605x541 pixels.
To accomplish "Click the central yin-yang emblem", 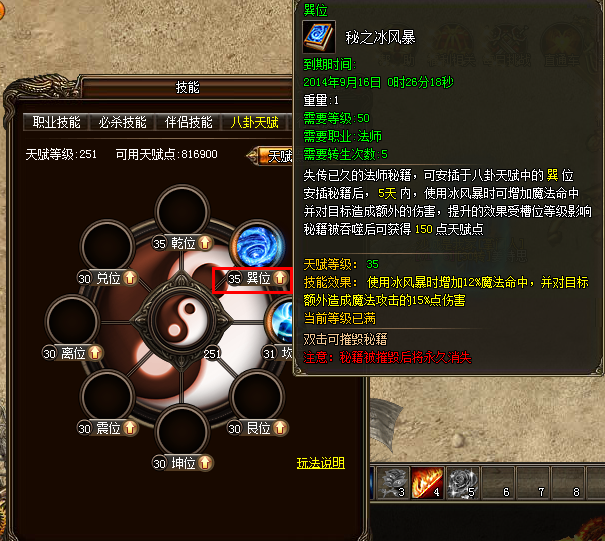I will (182, 316).
